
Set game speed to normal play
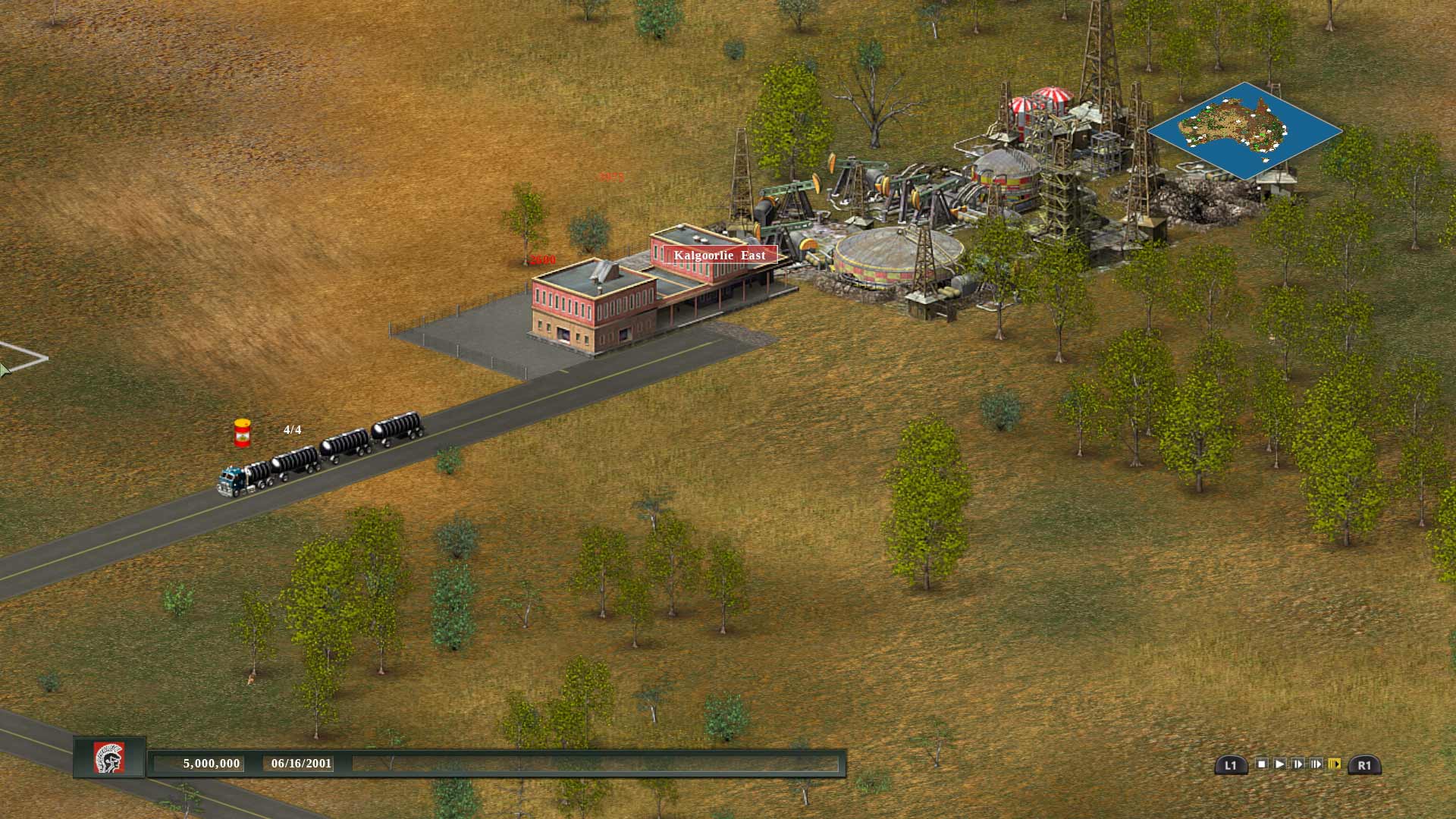point(1280,764)
